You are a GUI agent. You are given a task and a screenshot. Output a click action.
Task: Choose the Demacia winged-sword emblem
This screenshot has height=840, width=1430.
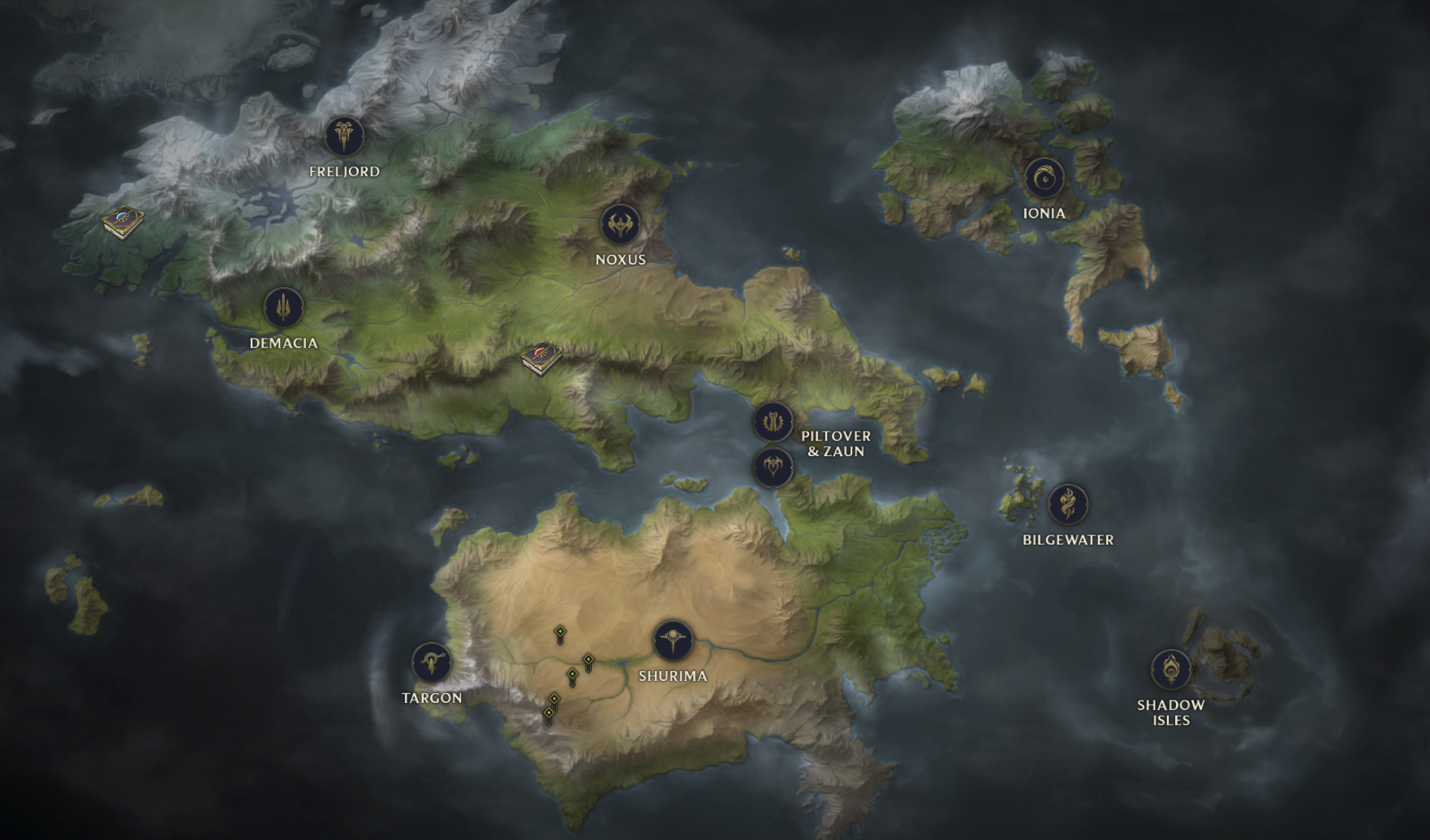[x=283, y=308]
